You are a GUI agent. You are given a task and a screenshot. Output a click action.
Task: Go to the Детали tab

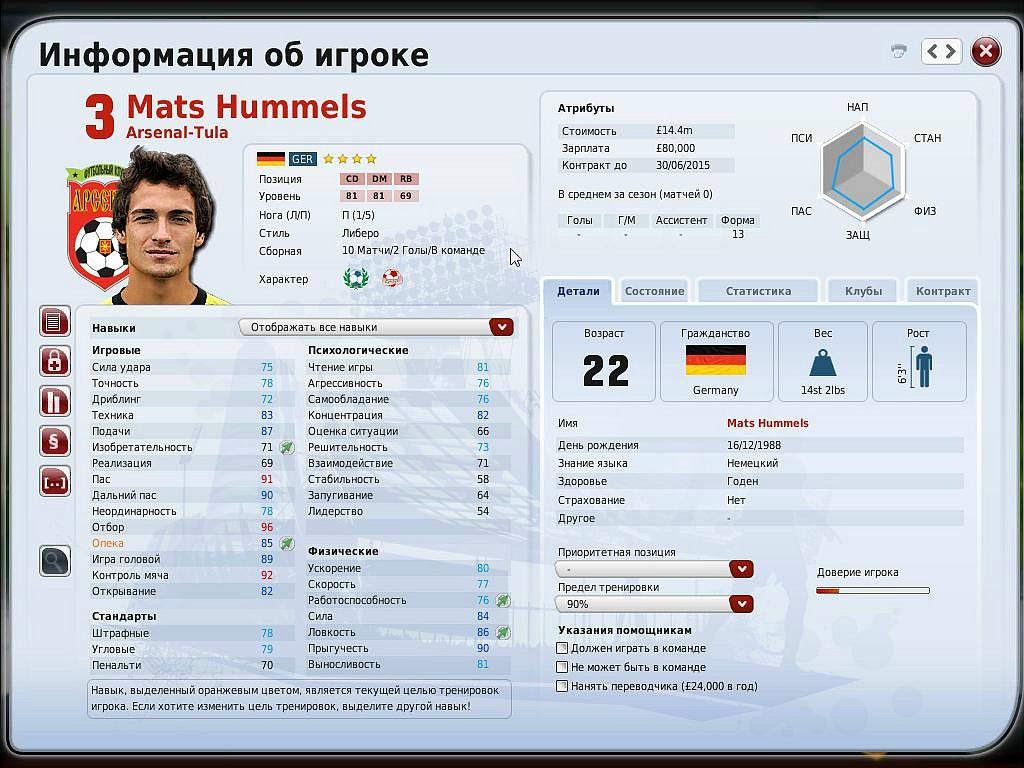point(578,291)
